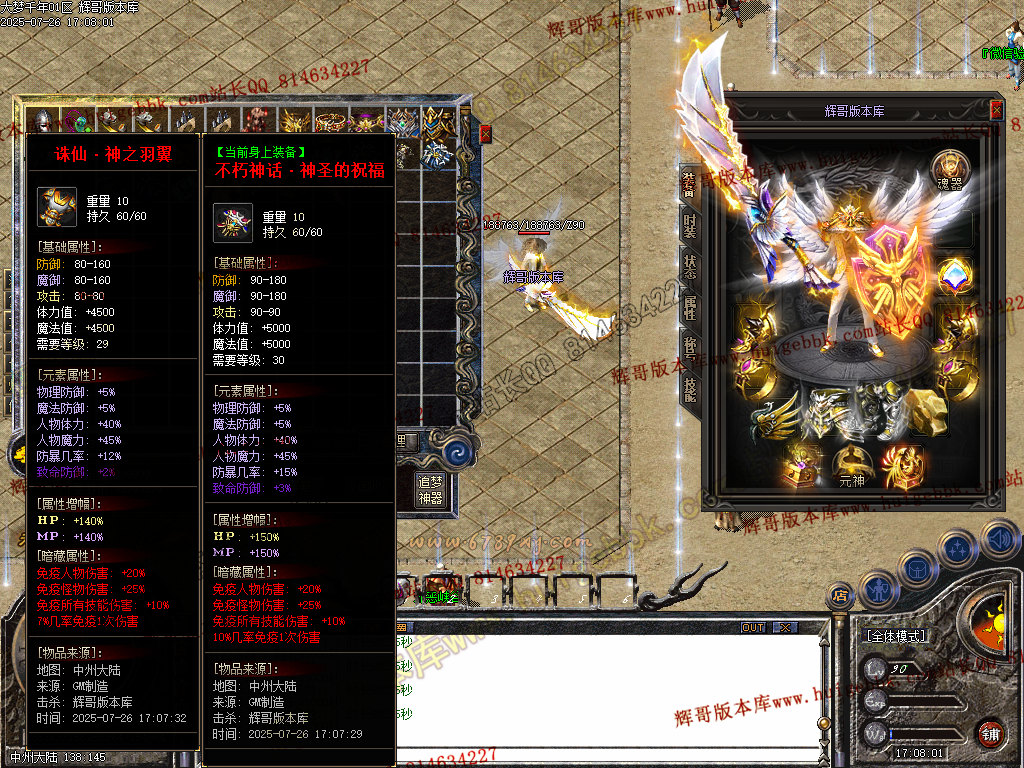Open the 追梦神器 artifact button
This screenshot has height=768, width=1024.
430,489
